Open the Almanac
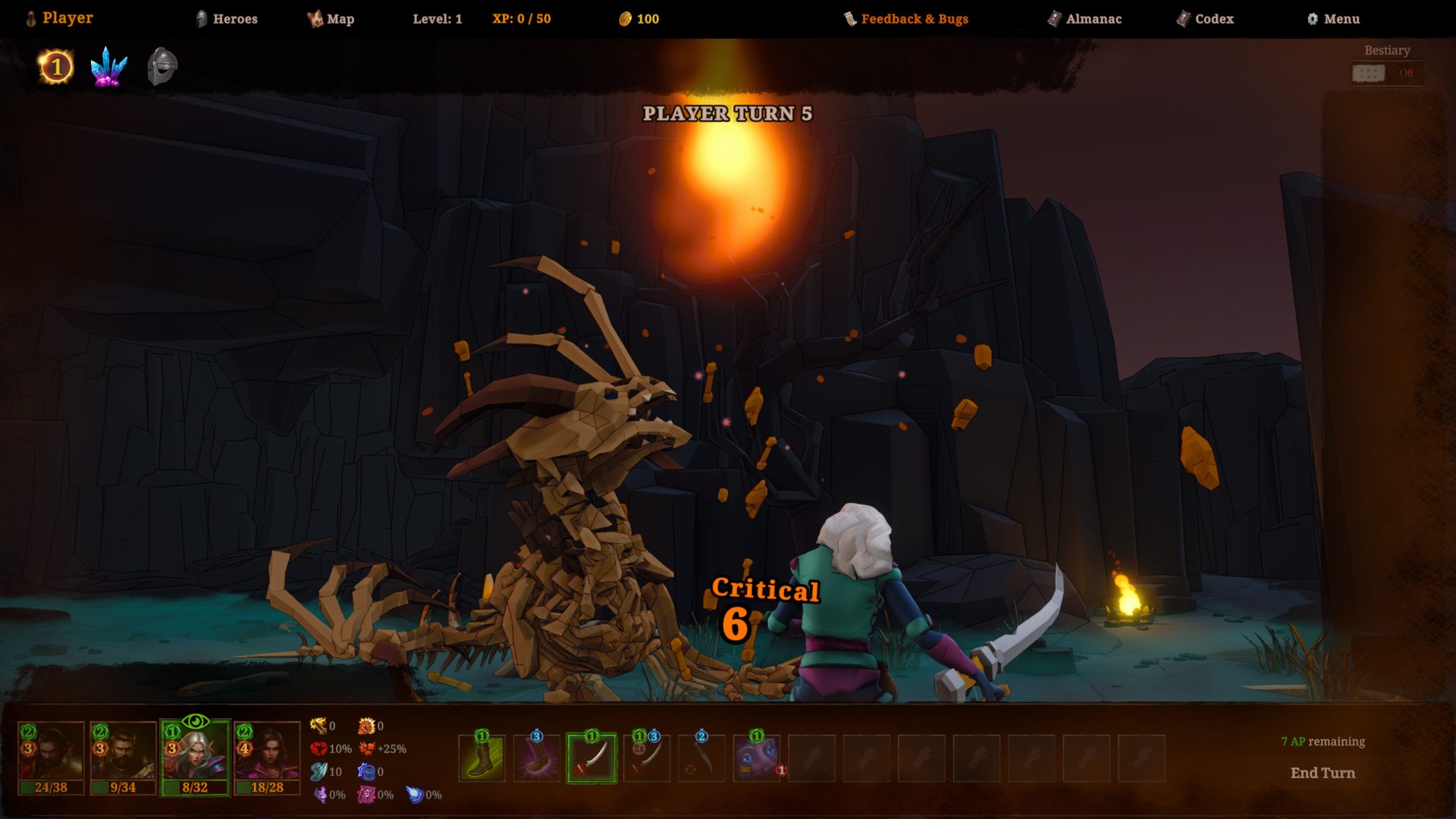 click(x=1084, y=19)
